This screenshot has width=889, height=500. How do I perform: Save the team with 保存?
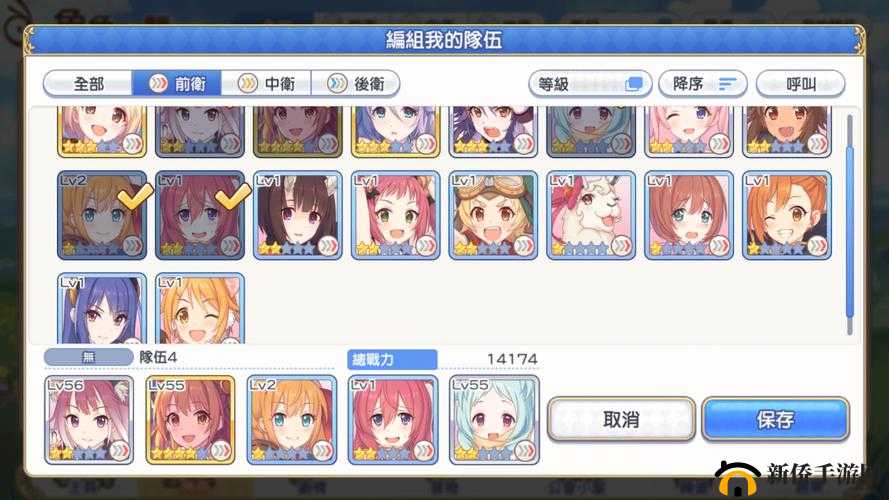[x=775, y=419]
